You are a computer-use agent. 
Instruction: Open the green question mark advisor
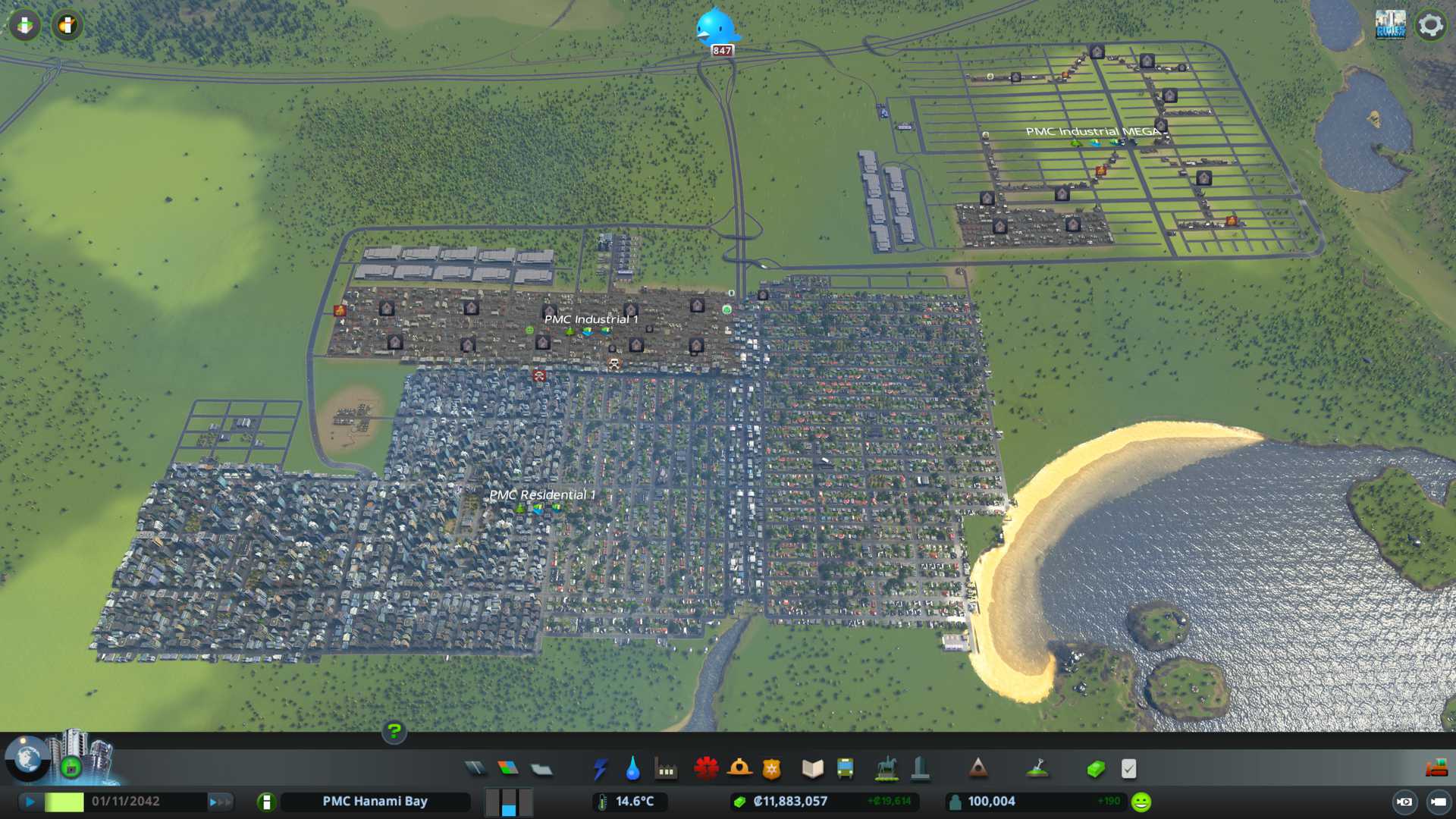pyautogui.click(x=394, y=731)
